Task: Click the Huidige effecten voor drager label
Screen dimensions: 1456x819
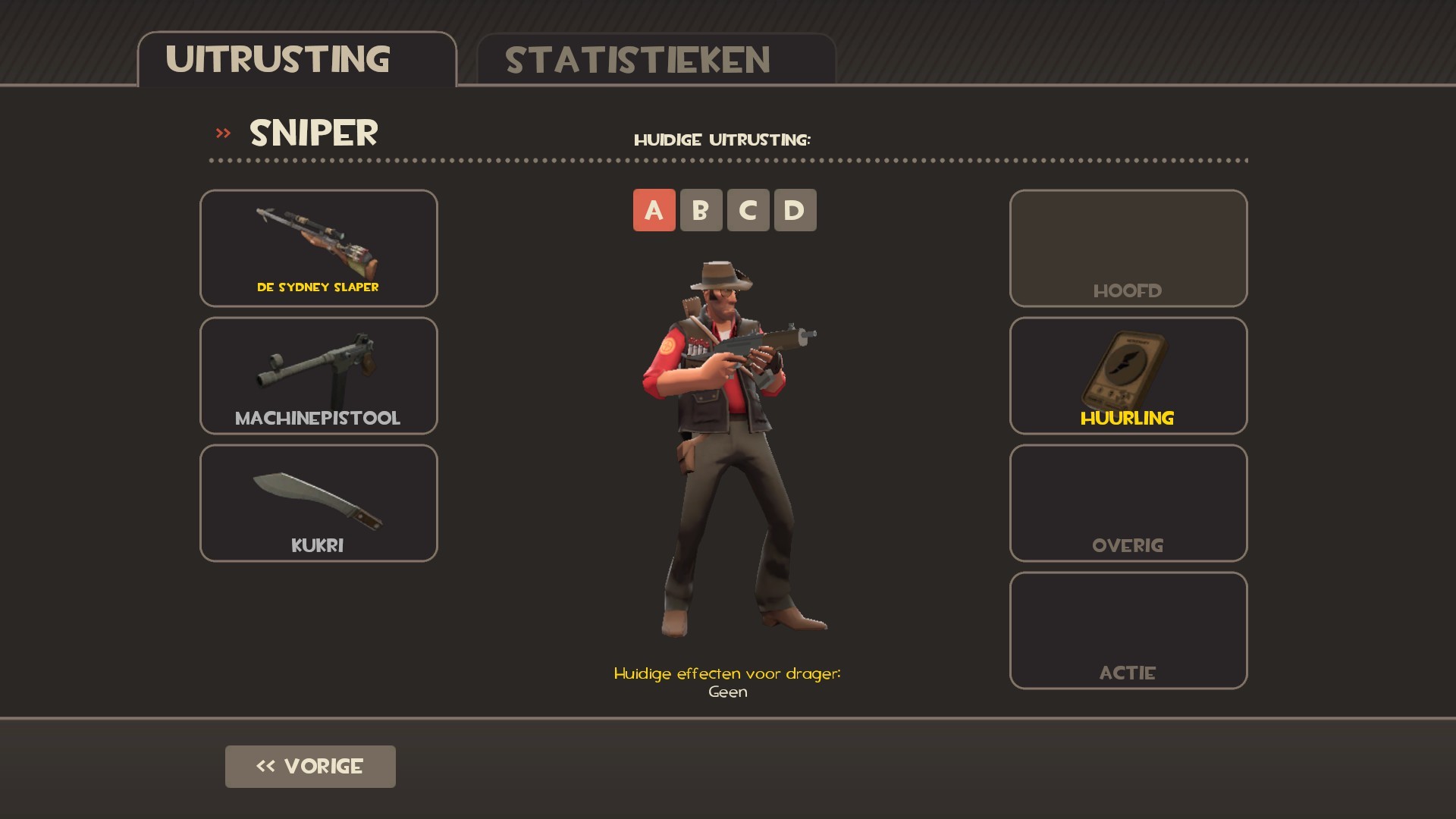Action: click(726, 672)
